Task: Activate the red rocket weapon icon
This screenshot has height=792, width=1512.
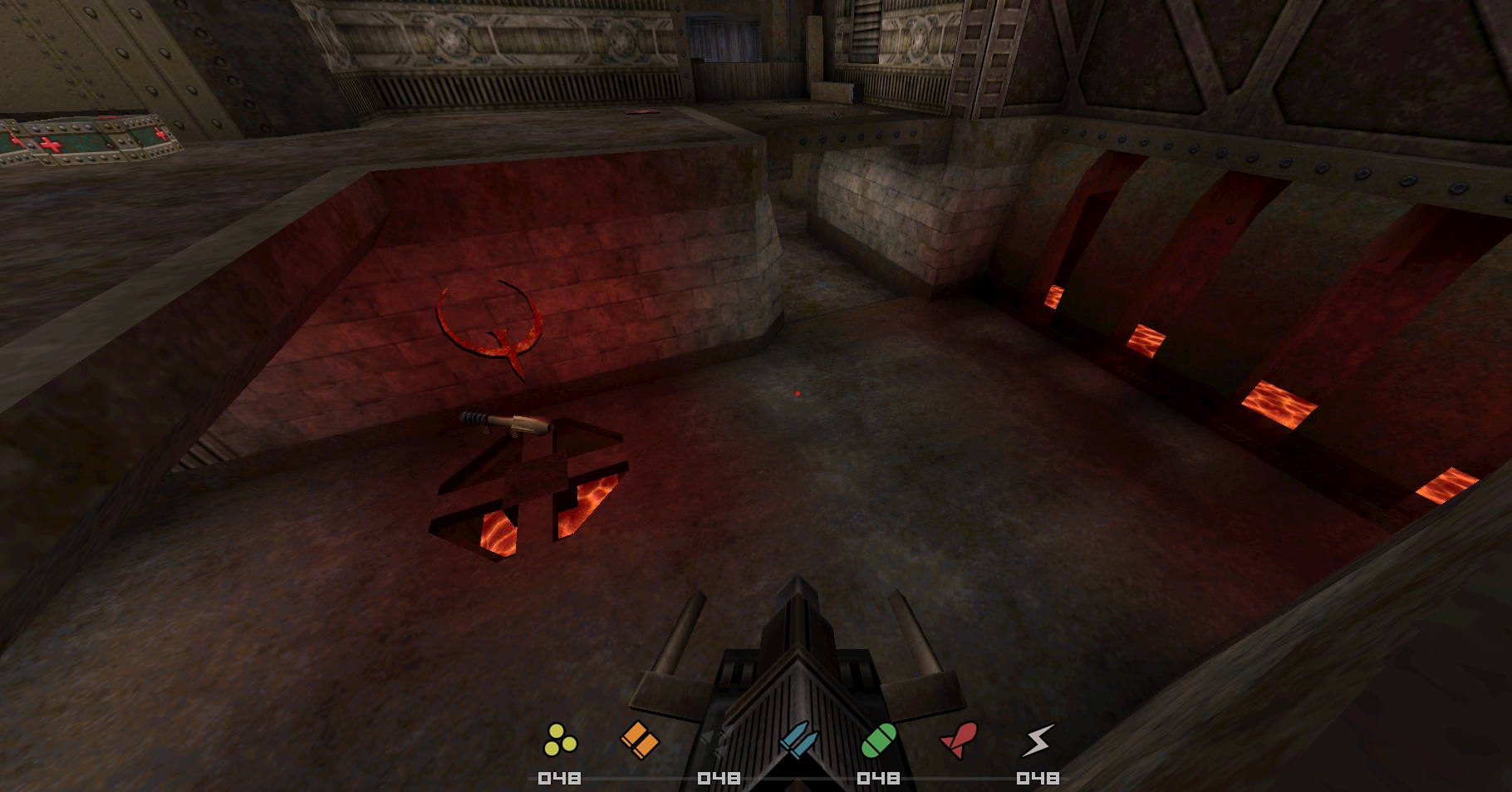Action: (x=959, y=740)
